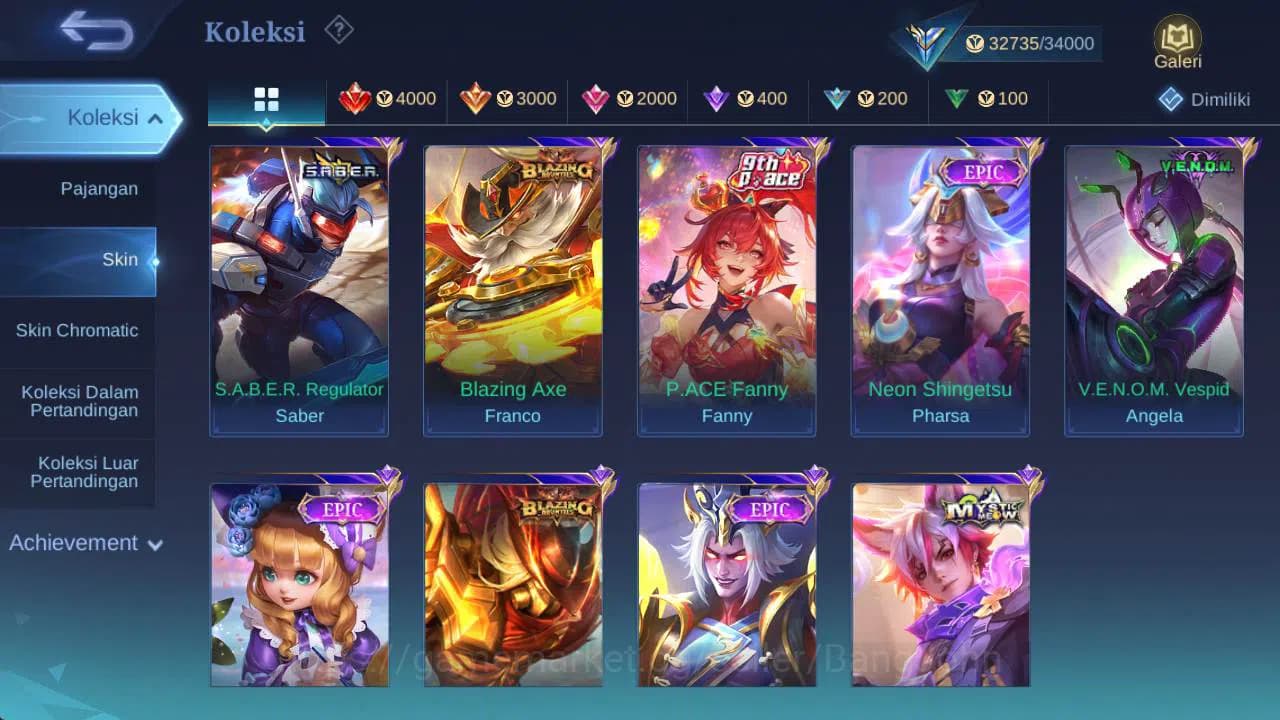Select the EPIC badge on Neon Shingetsu
The image size is (1280, 720).
(x=983, y=172)
